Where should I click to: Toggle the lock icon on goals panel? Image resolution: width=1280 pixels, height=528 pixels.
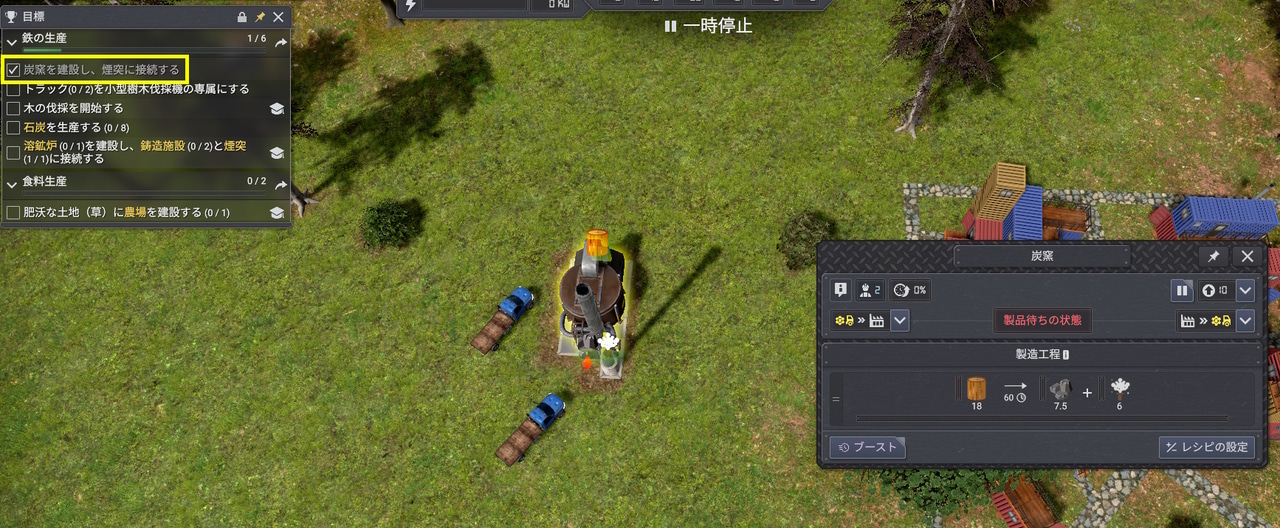pyautogui.click(x=242, y=17)
